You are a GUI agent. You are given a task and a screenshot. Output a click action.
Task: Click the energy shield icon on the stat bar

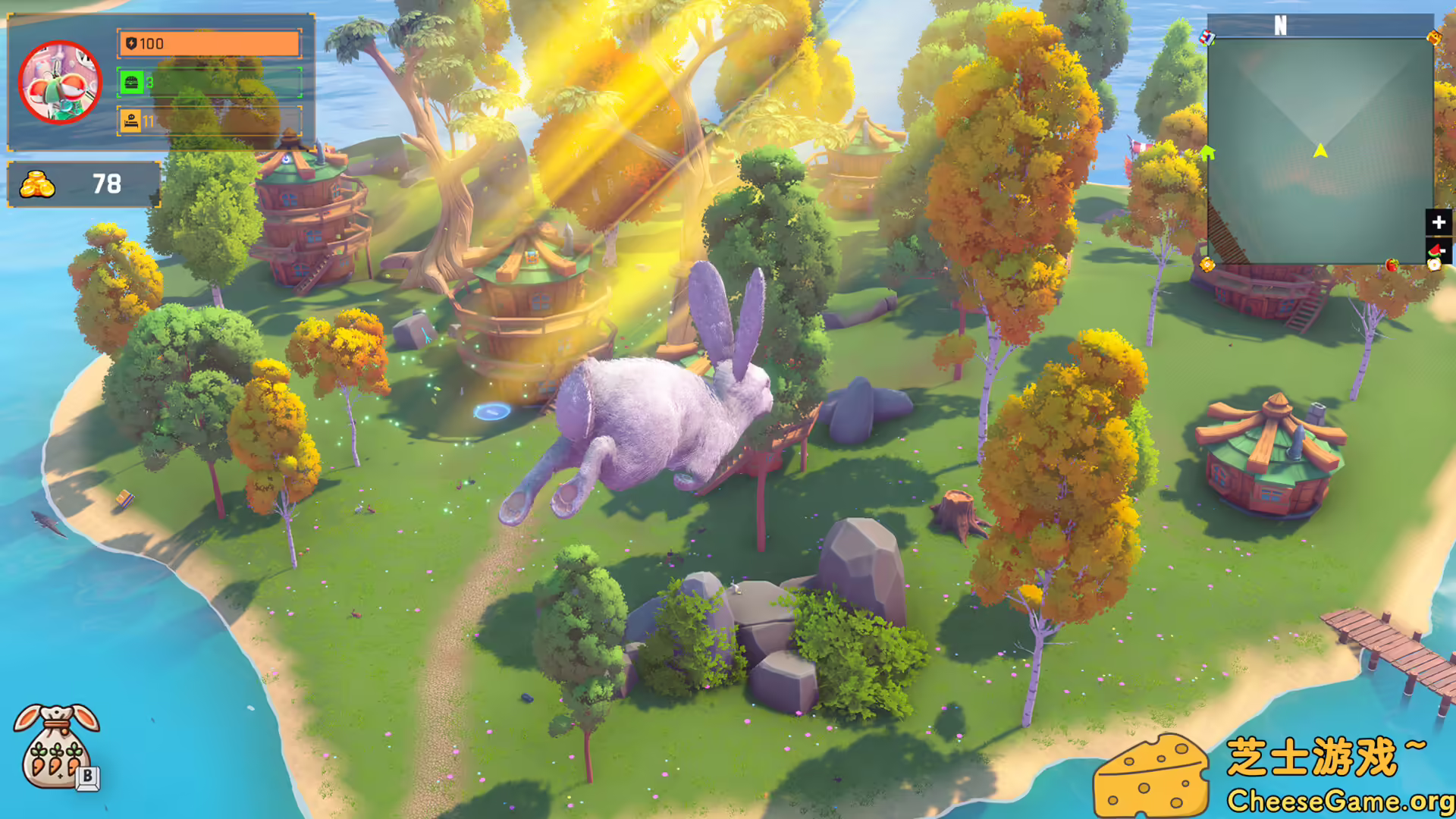(x=130, y=43)
